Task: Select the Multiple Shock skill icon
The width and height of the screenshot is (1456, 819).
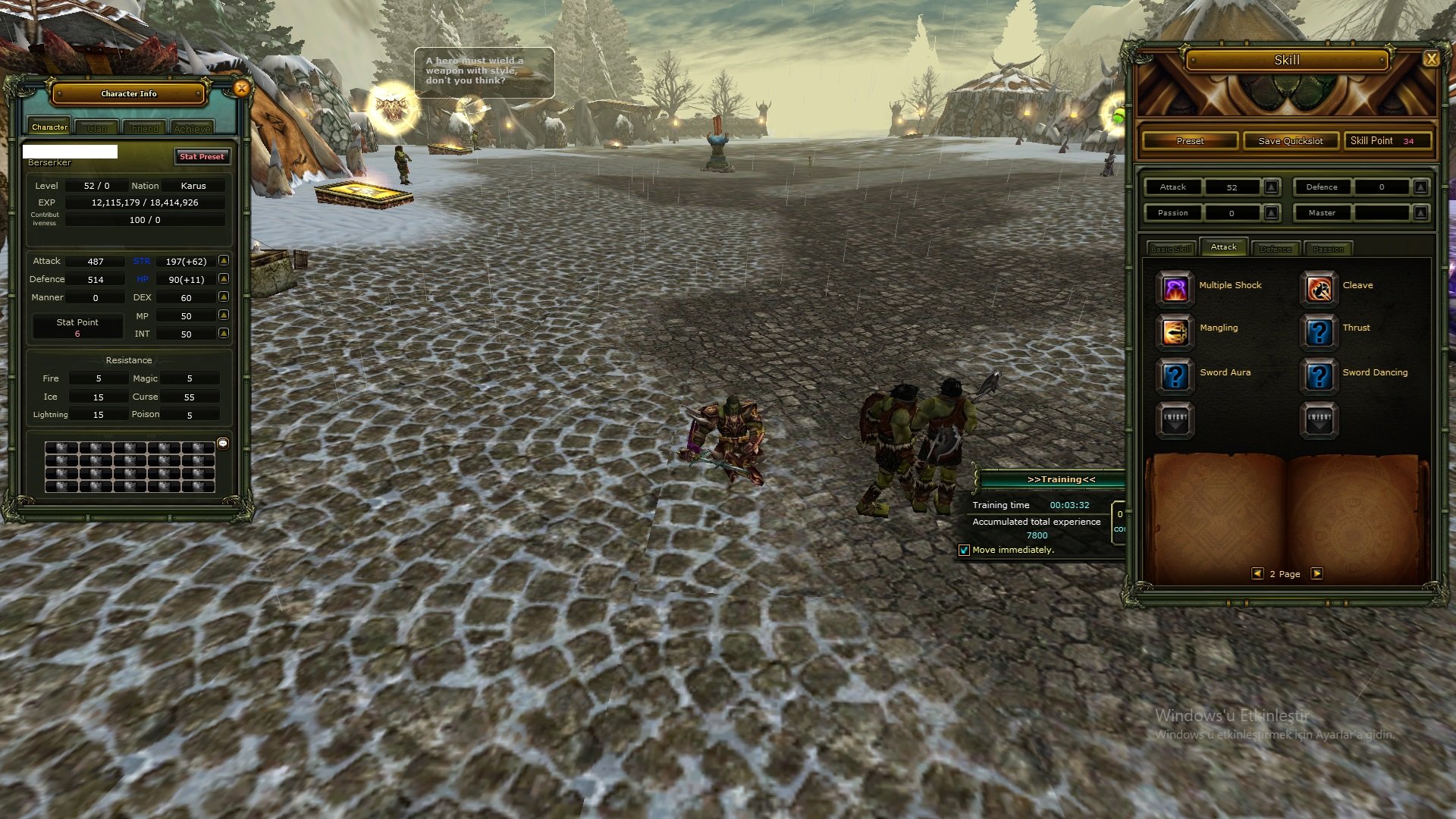Action: click(1175, 288)
